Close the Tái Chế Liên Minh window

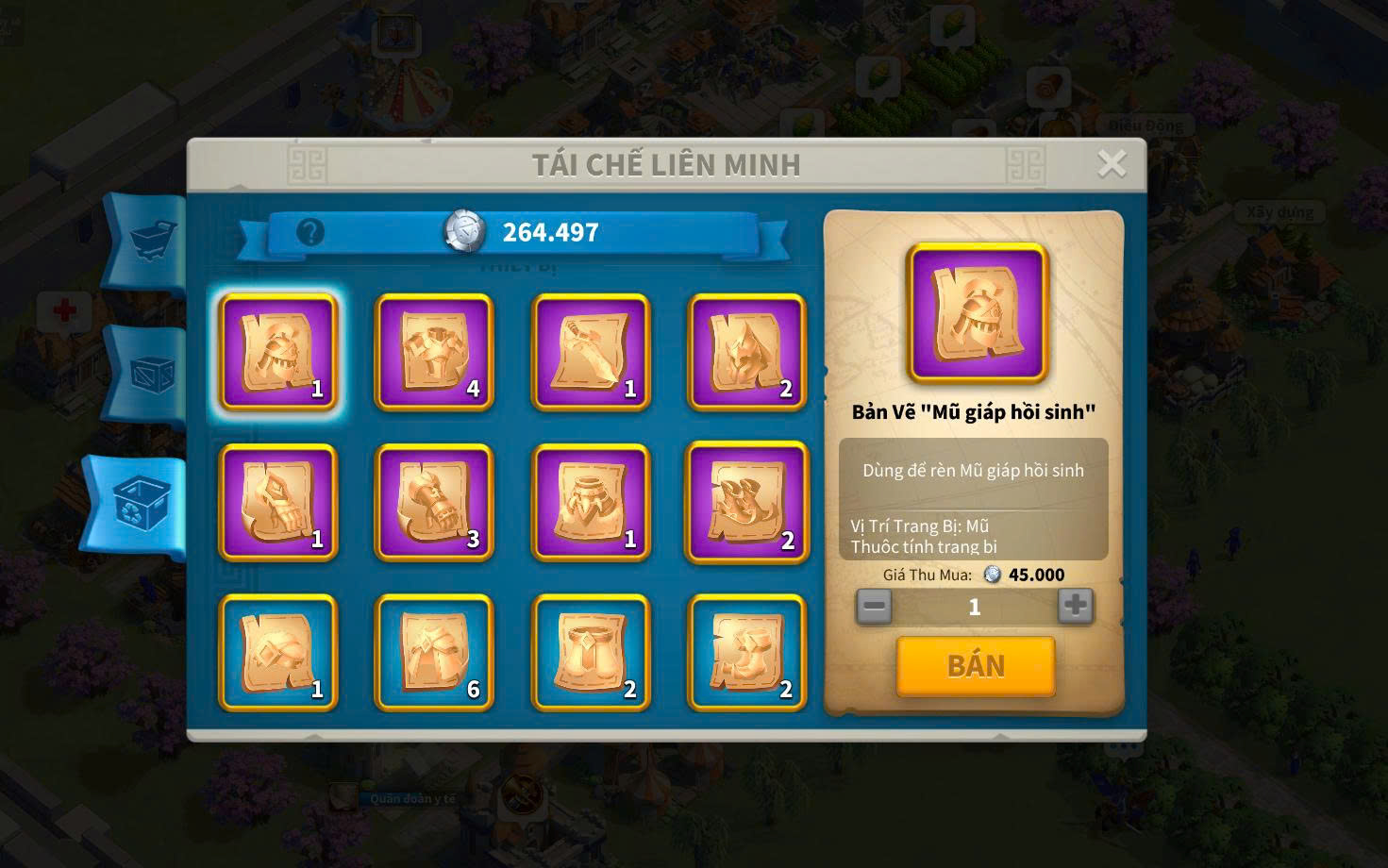pyautogui.click(x=1112, y=164)
